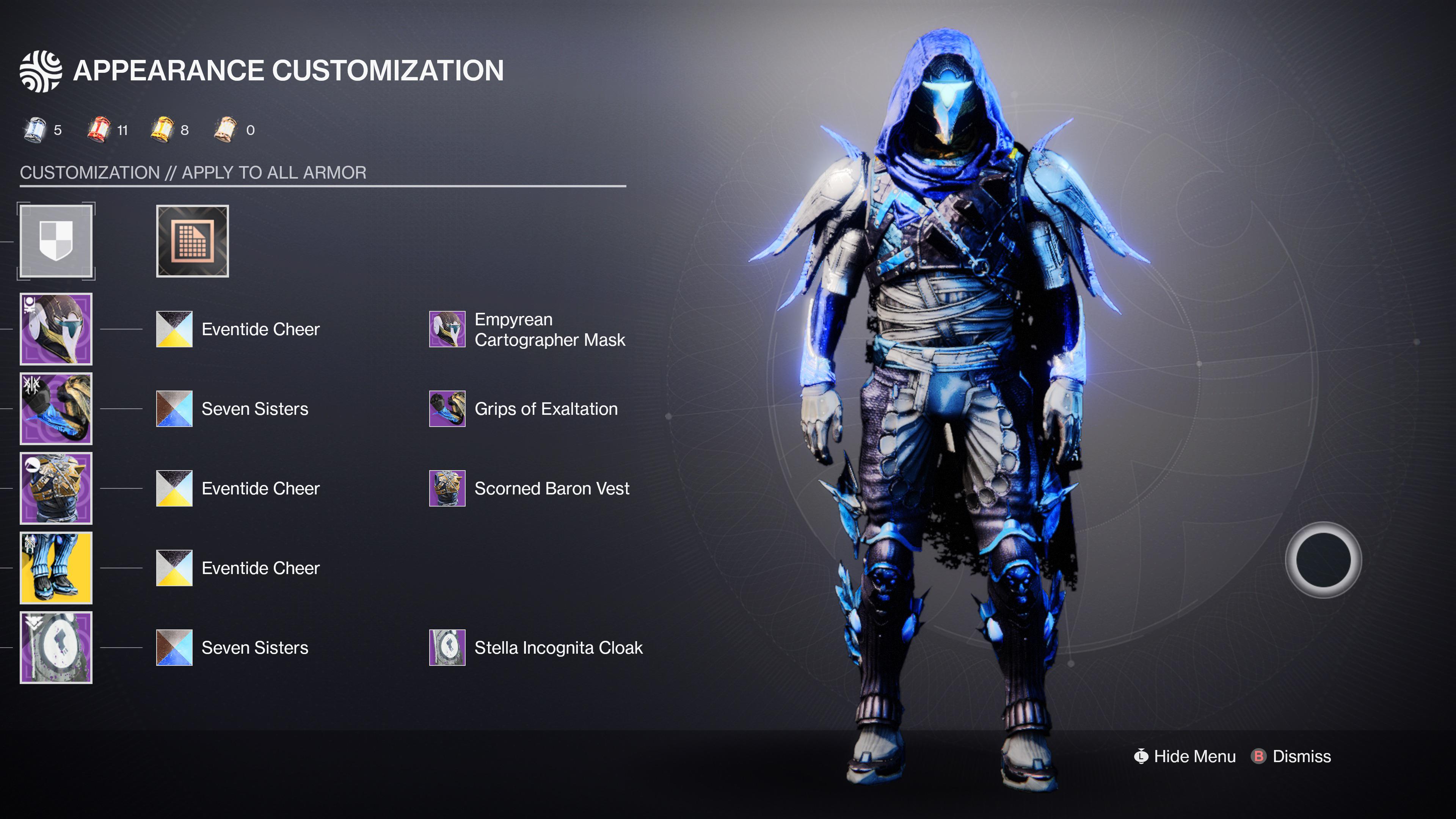Select the Empyrean Cartographer Mask ornament icon

447,329
